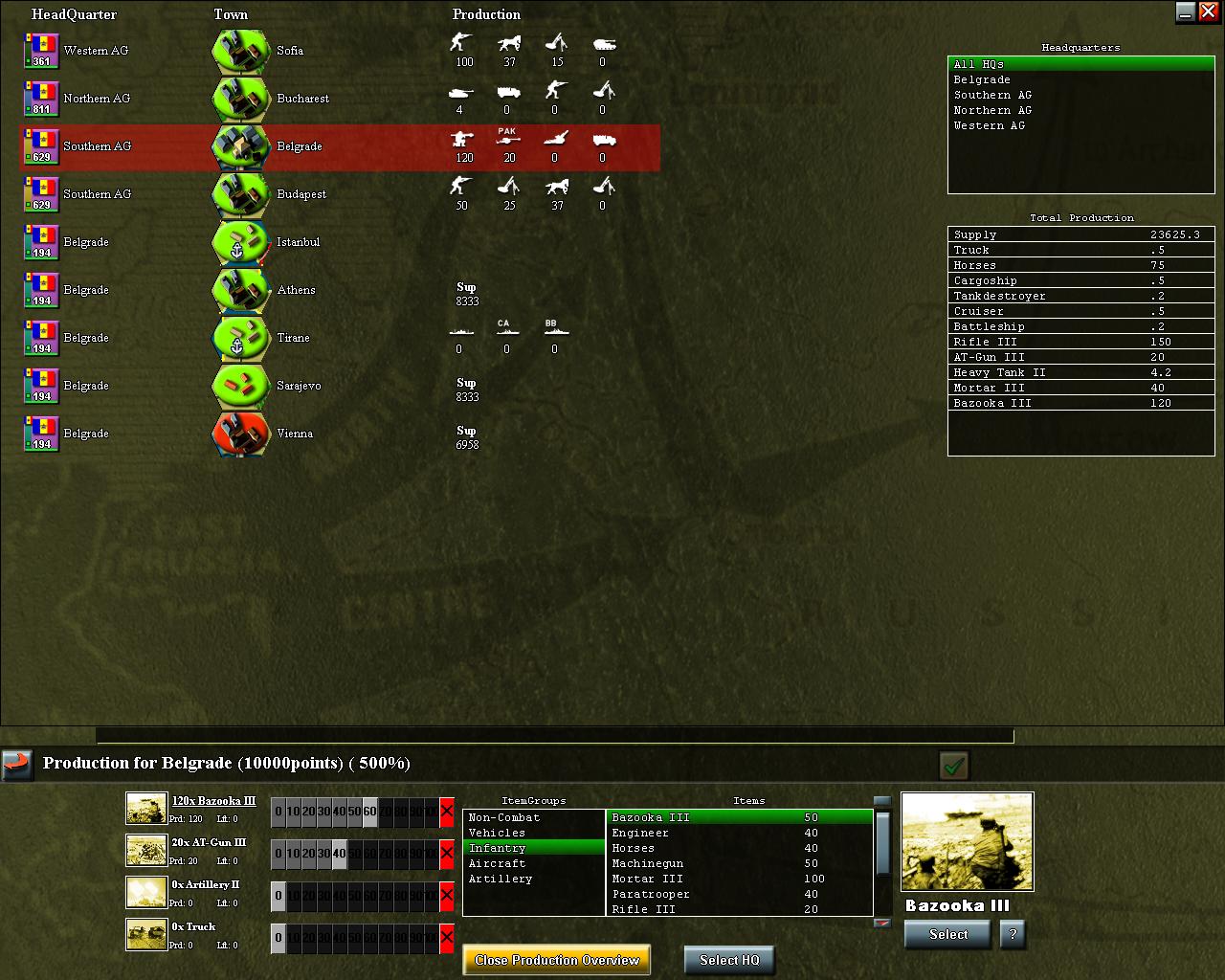Screen dimensions: 1225x980
Task: Click the infantry icon in Sofia's production row
Action: pos(462,42)
